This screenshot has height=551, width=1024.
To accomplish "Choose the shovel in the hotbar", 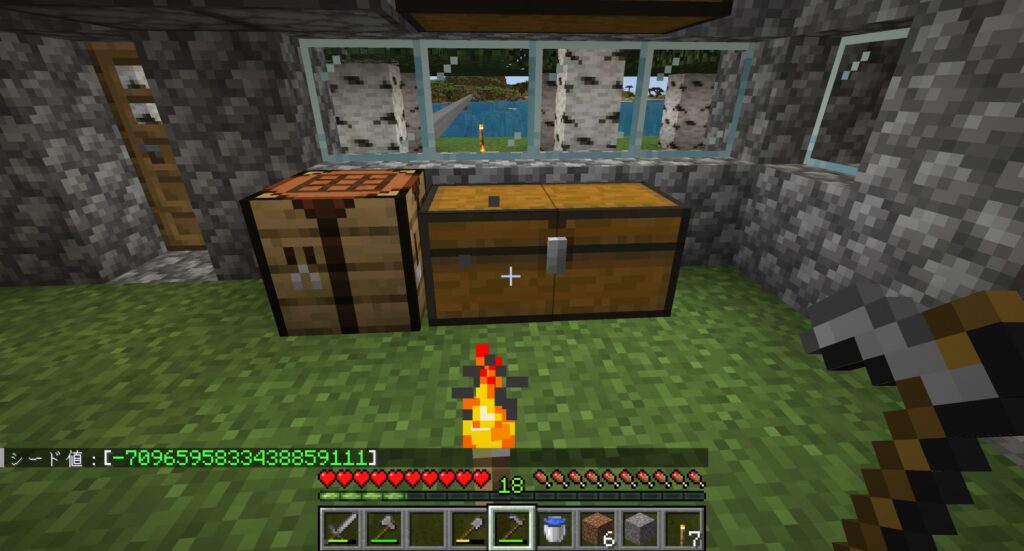I will tap(467, 527).
